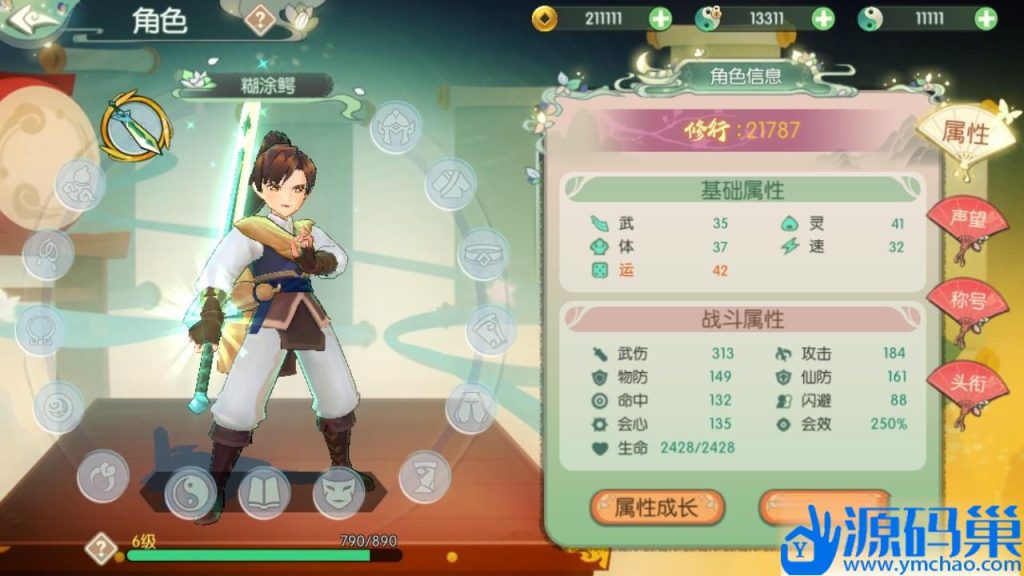The height and width of the screenshot is (576, 1024).
Task: Pick the belt equipment slot
Action: (484, 254)
